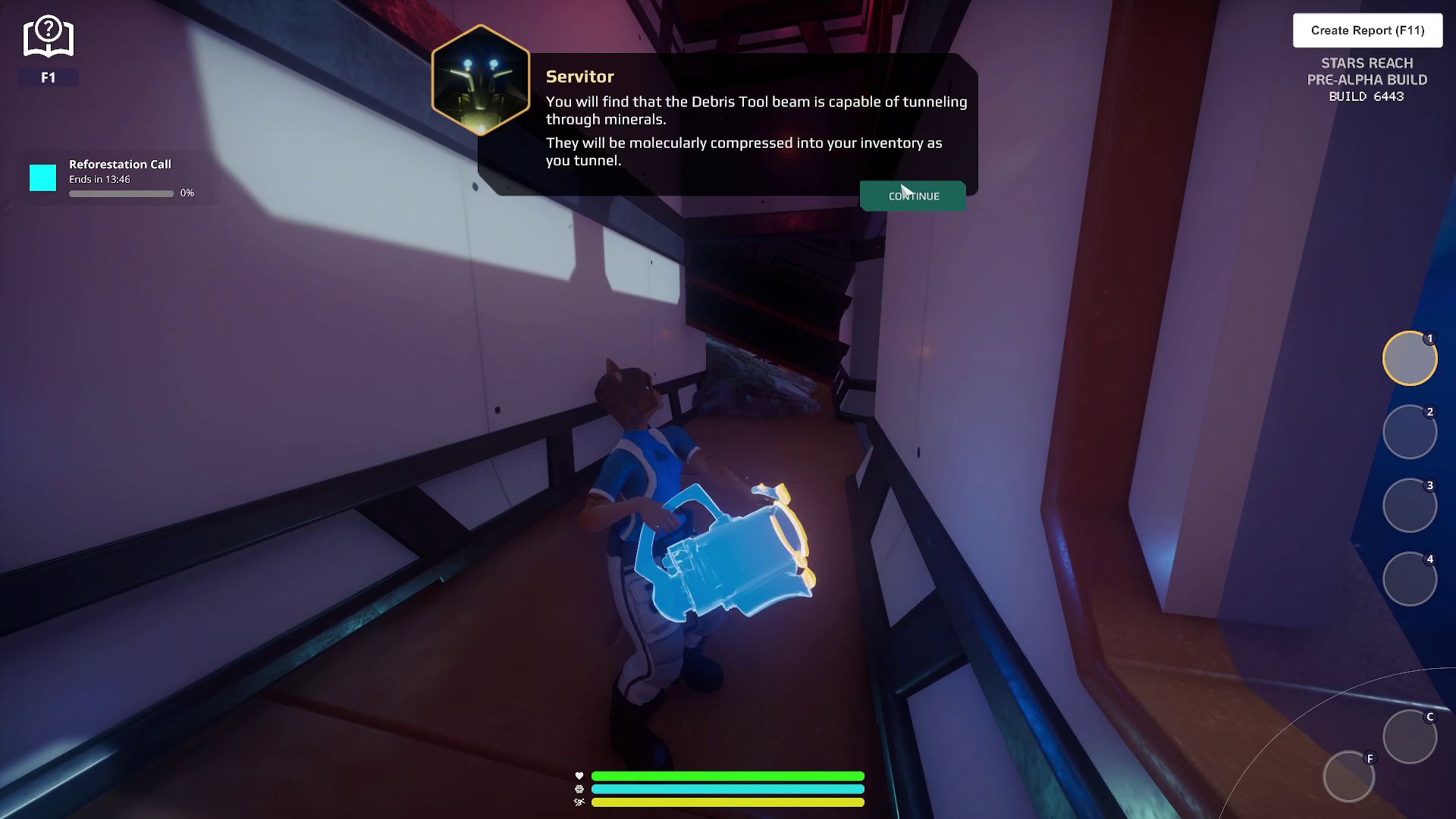Choose hotbar slot 4
1456x819 pixels.
pos(1410,579)
